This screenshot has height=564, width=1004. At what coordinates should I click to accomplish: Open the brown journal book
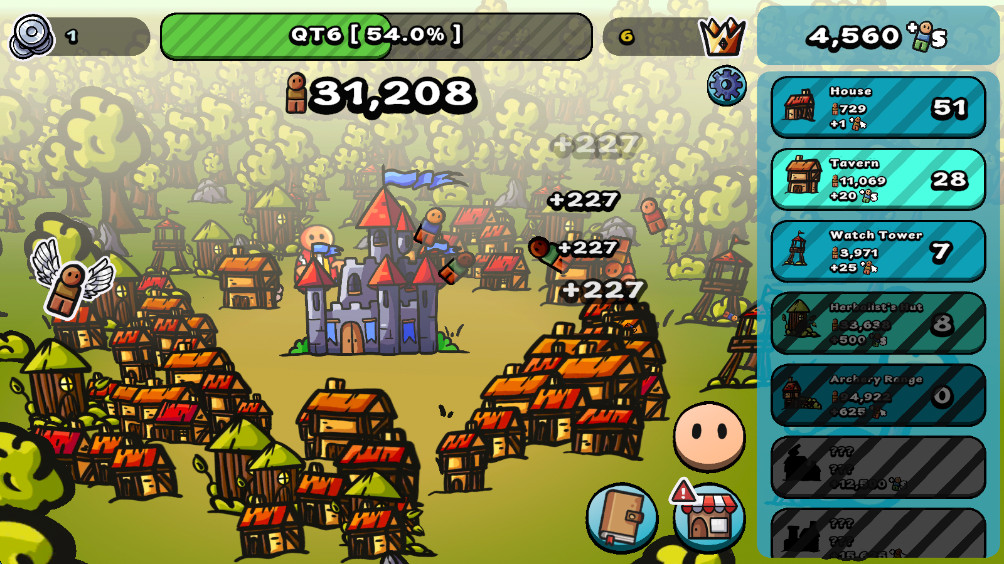(621, 517)
